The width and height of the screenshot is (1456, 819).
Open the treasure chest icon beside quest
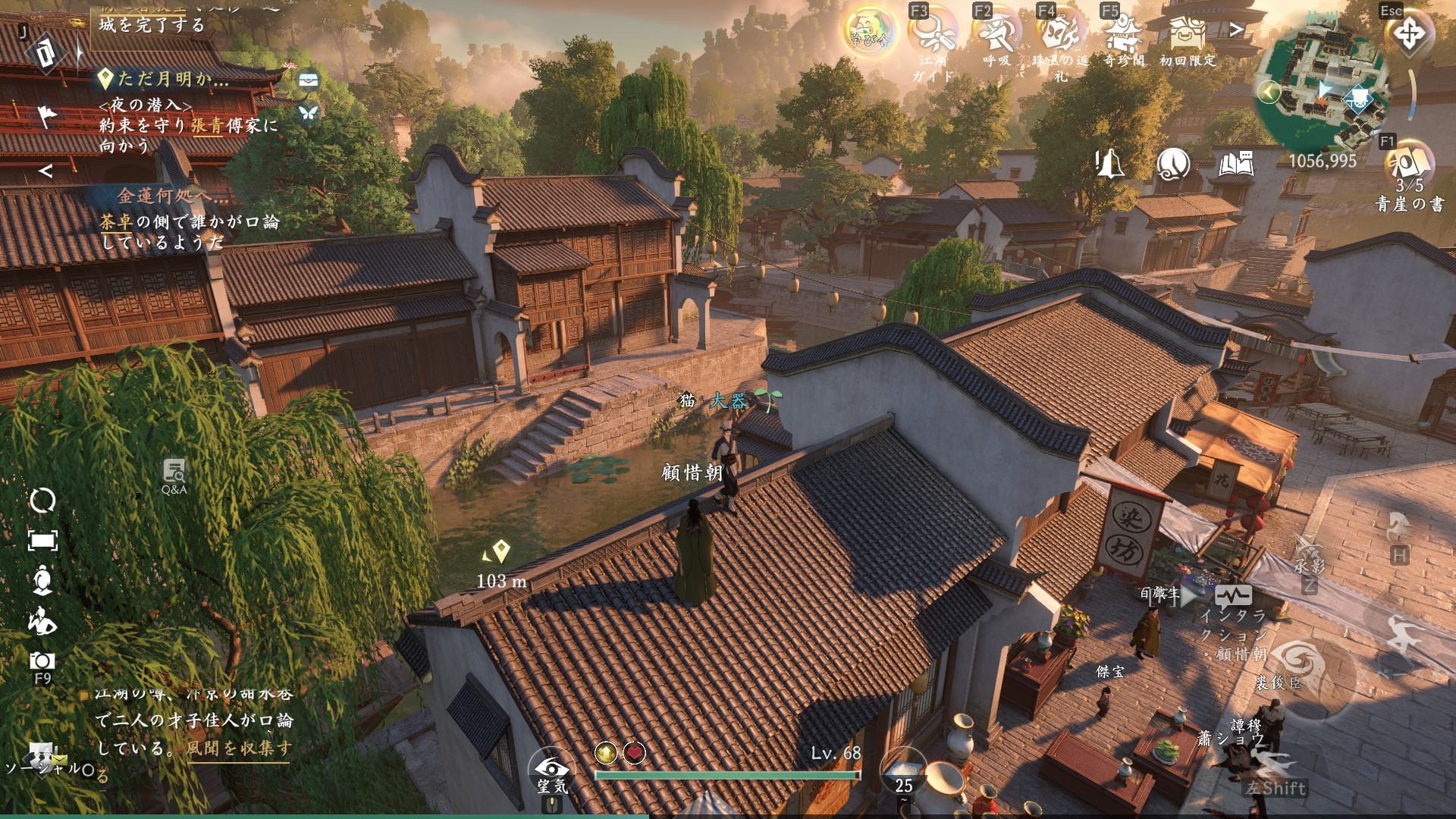point(308,80)
